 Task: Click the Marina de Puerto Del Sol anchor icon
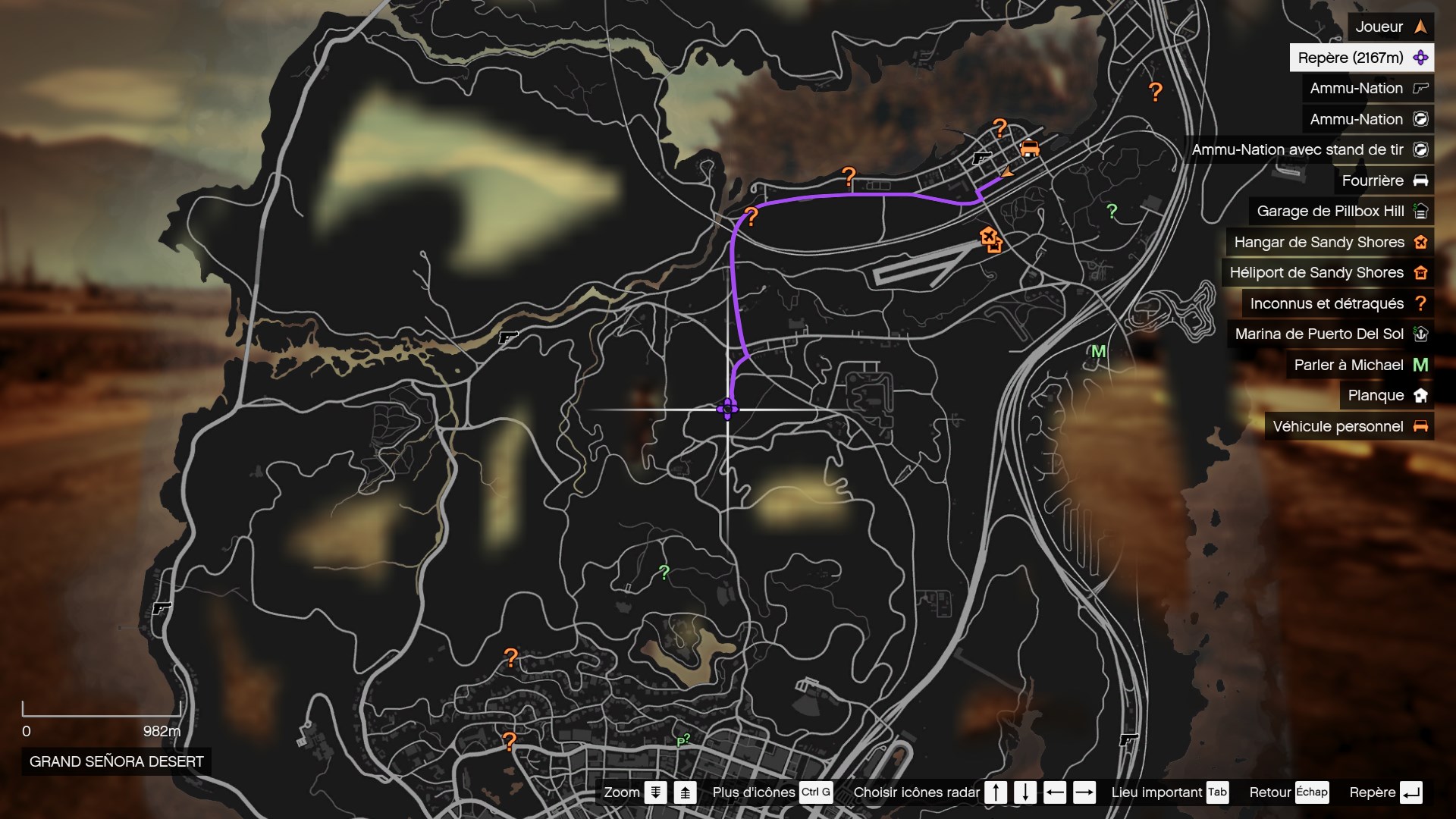click(x=1420, y=334)
